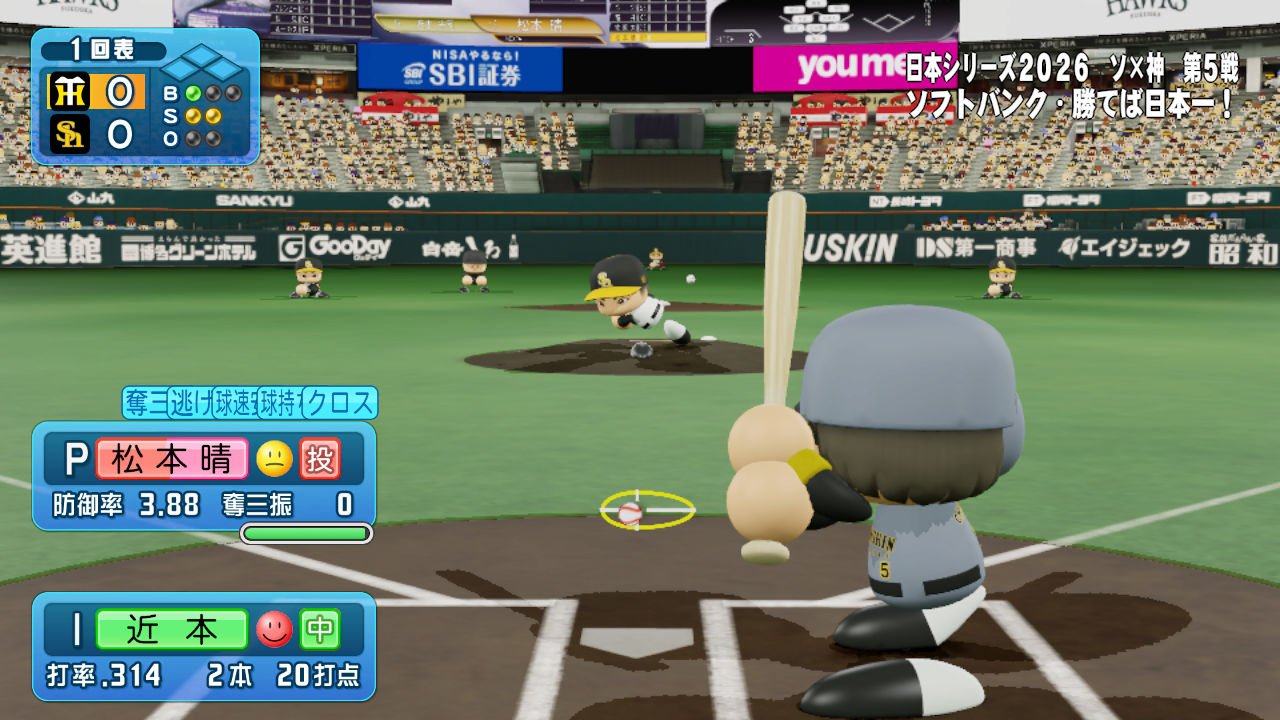Select pitcher 松本晴 name plate
The image size is (1280, 720).
pos(171,459)
